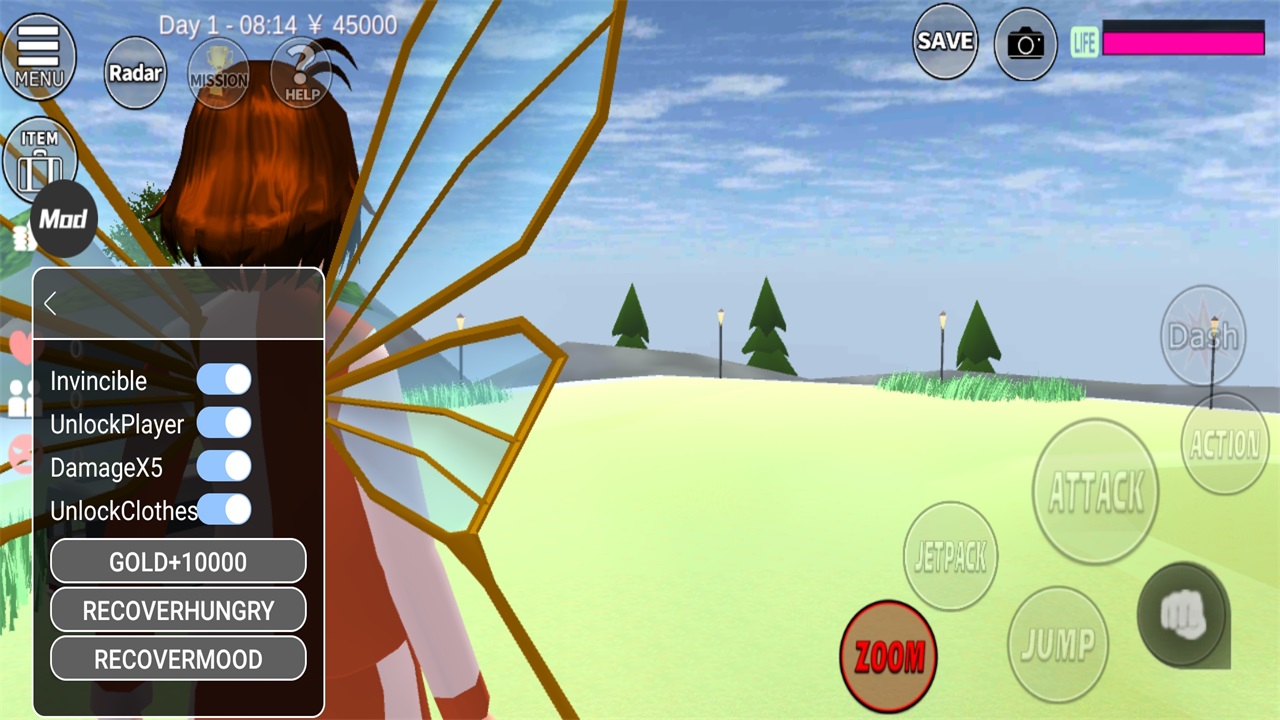Screen dimensions: 1280x720
Task: Toggle the DamageX5 switch
Action: pos(224,466)
